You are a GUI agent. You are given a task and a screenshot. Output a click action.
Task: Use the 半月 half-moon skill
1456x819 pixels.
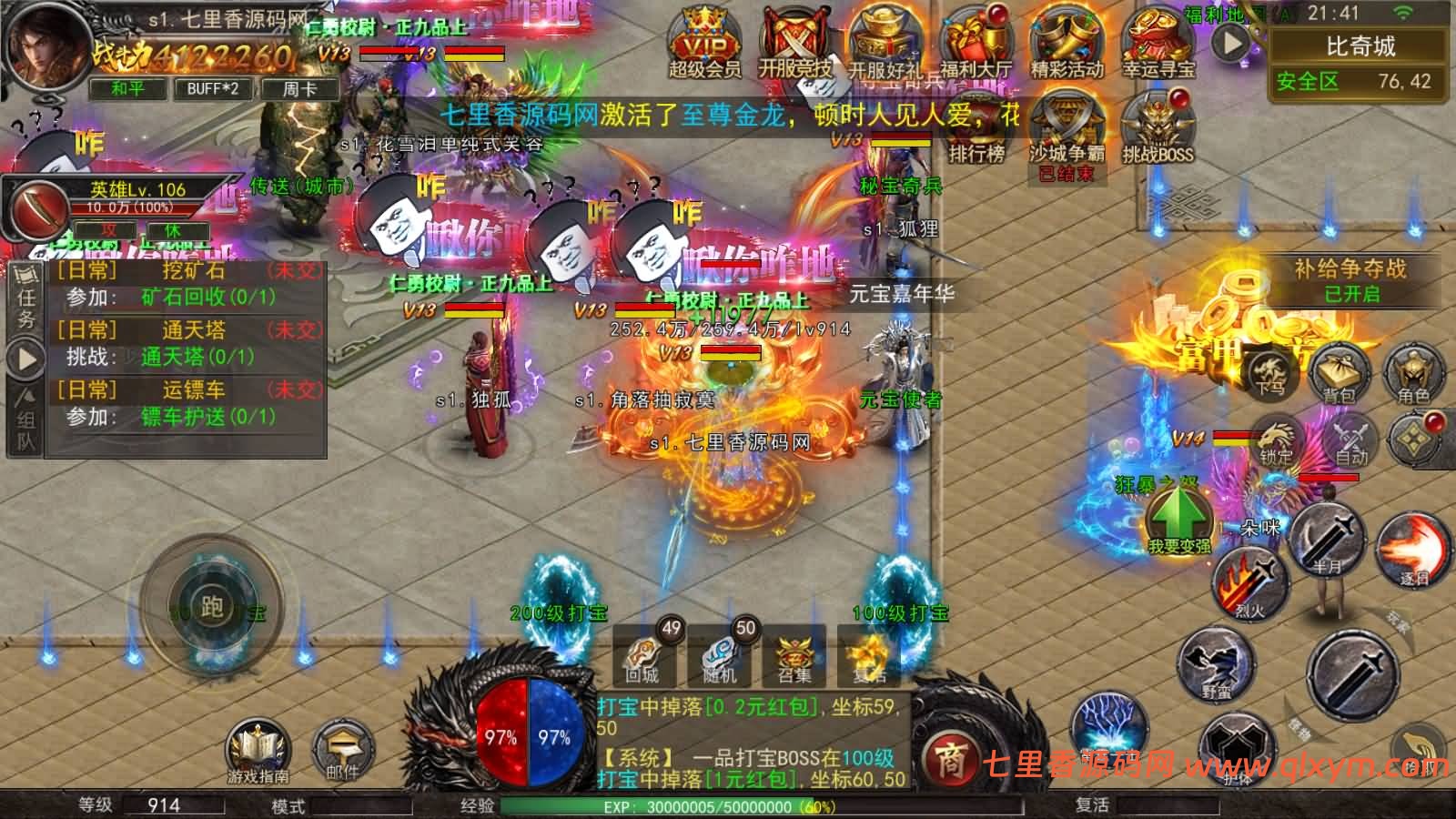(x=1327, y=539)
